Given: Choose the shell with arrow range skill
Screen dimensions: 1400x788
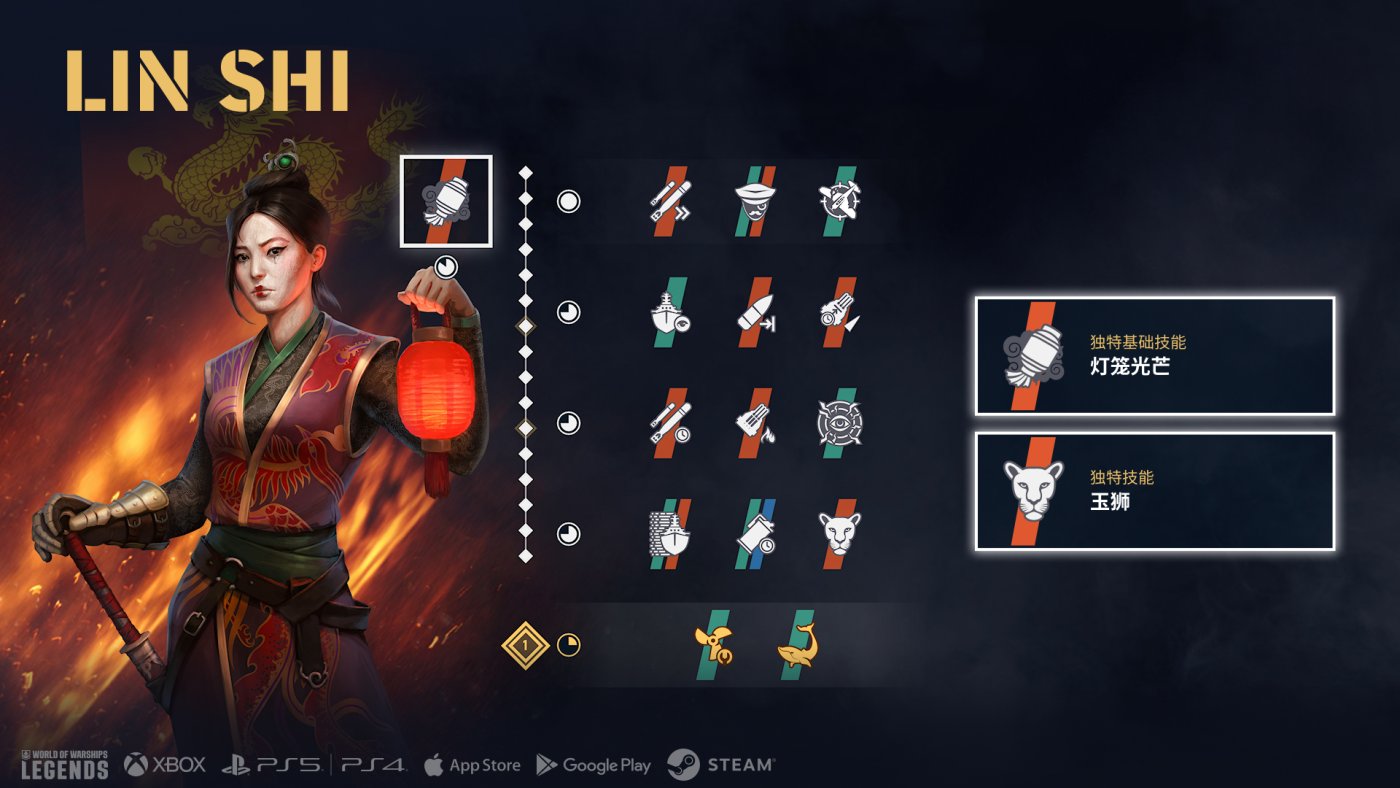Looking at the screenshot, I should (x=755, y=312).
